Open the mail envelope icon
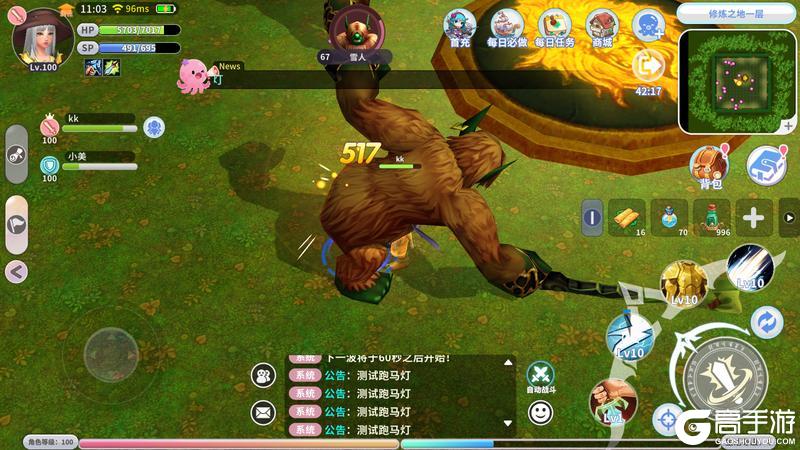The image size is (800, 450). [x=264, y=411]
